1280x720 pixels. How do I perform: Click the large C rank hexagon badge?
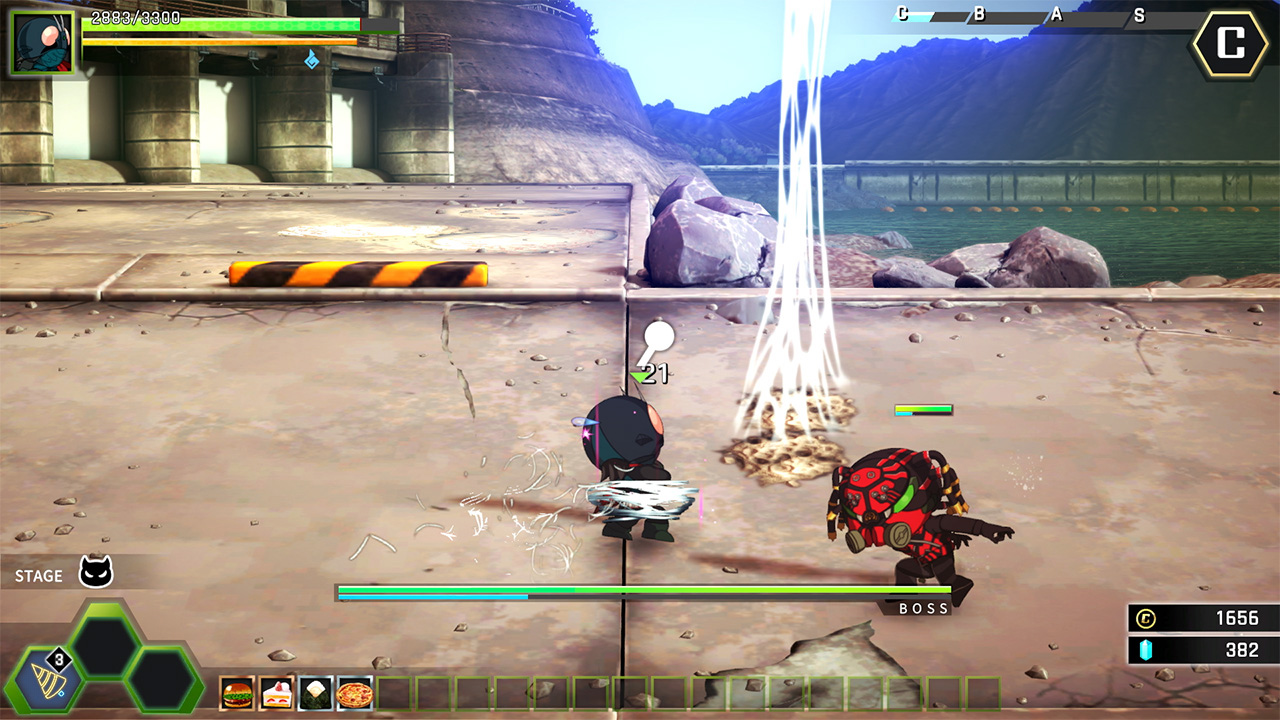1231,44
